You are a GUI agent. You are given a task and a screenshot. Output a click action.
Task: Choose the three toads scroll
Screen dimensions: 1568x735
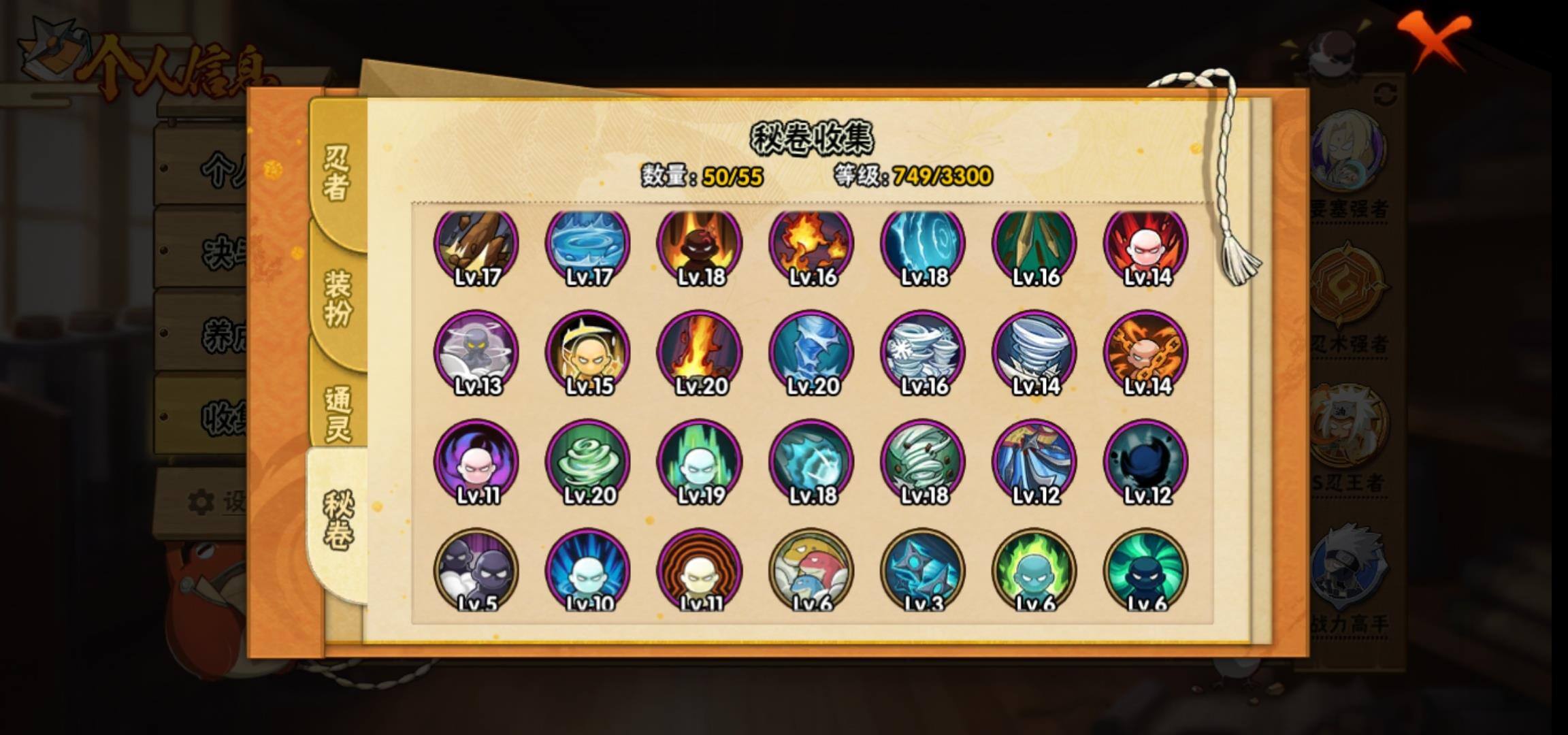(x=811, y=570)
